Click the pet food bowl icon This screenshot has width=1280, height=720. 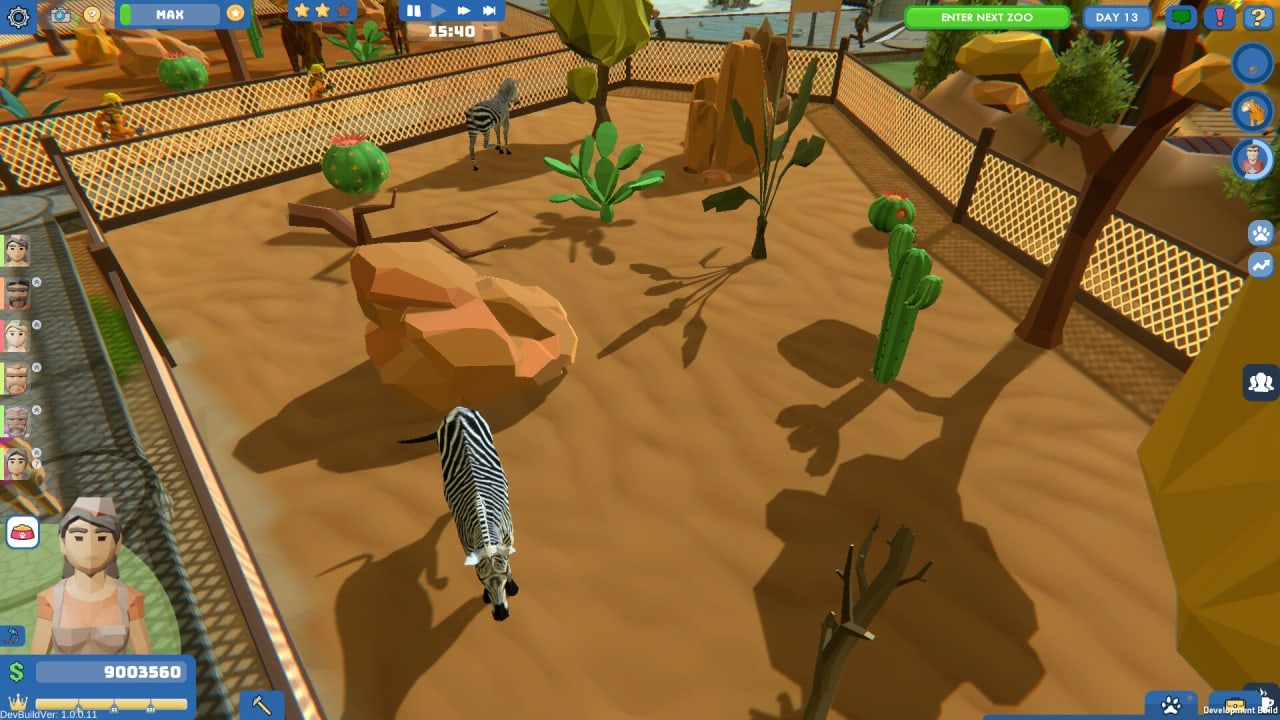click(x=22, y=532)
